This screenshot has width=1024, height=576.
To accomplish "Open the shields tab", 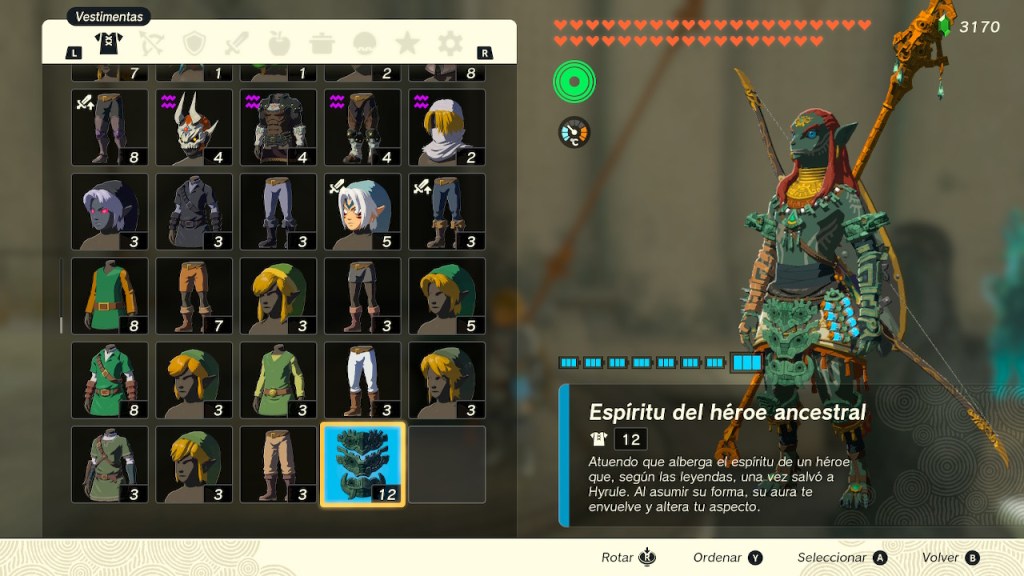I will pyautogui.click(x=194, y=43).
